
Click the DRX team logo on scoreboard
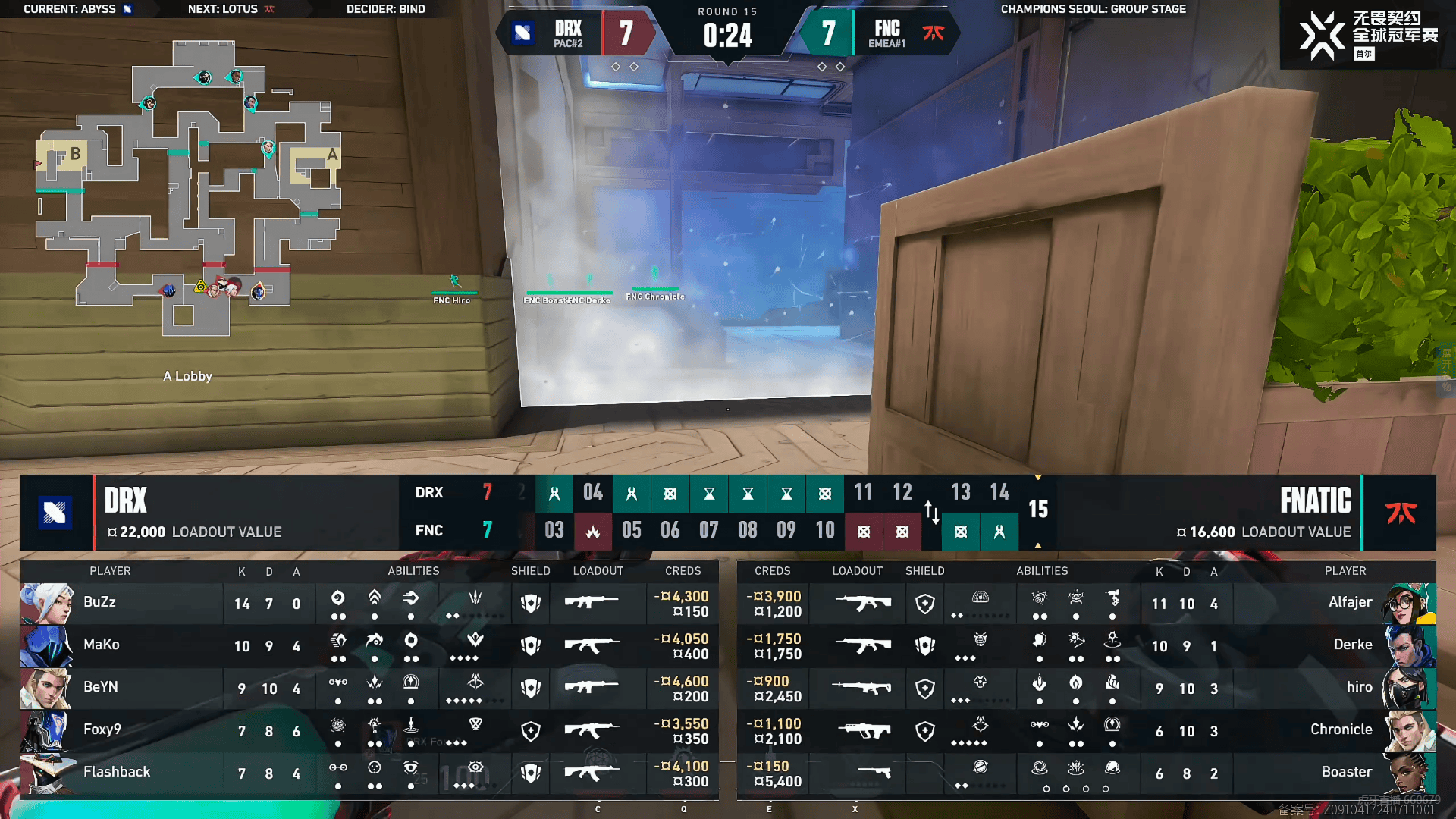coord(55,513)
